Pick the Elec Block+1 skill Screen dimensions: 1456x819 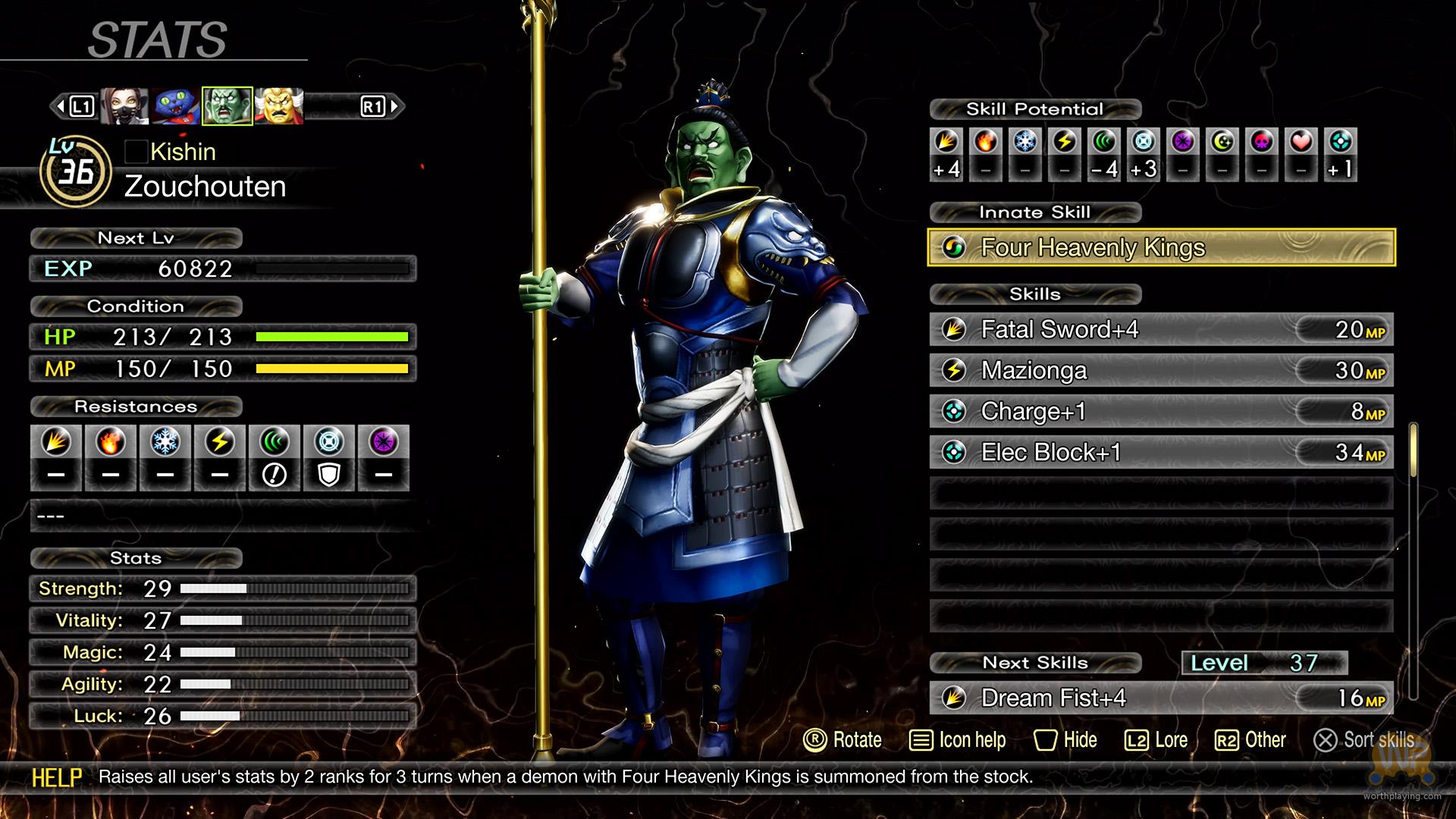1160,452
